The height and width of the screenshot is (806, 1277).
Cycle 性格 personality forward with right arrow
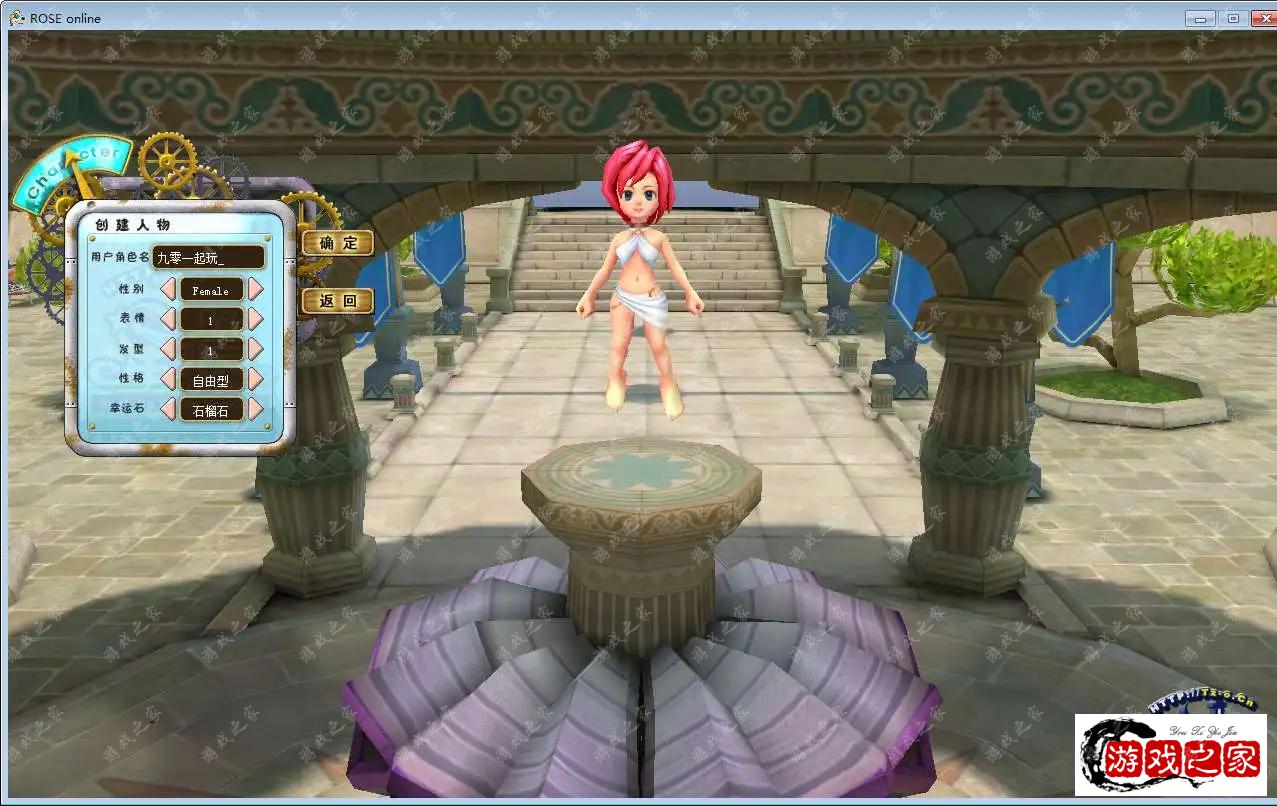pyautogui.click(x=255, y=380)
